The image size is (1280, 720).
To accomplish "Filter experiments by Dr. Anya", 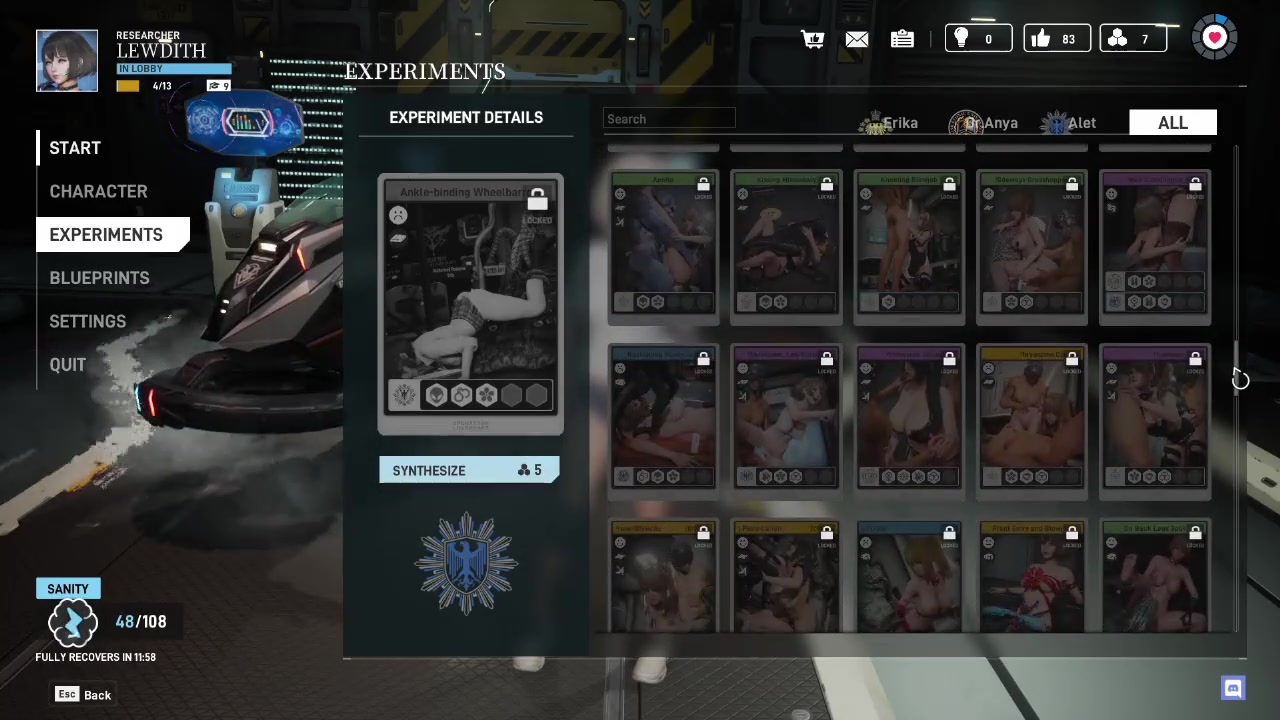I will 985,123.
